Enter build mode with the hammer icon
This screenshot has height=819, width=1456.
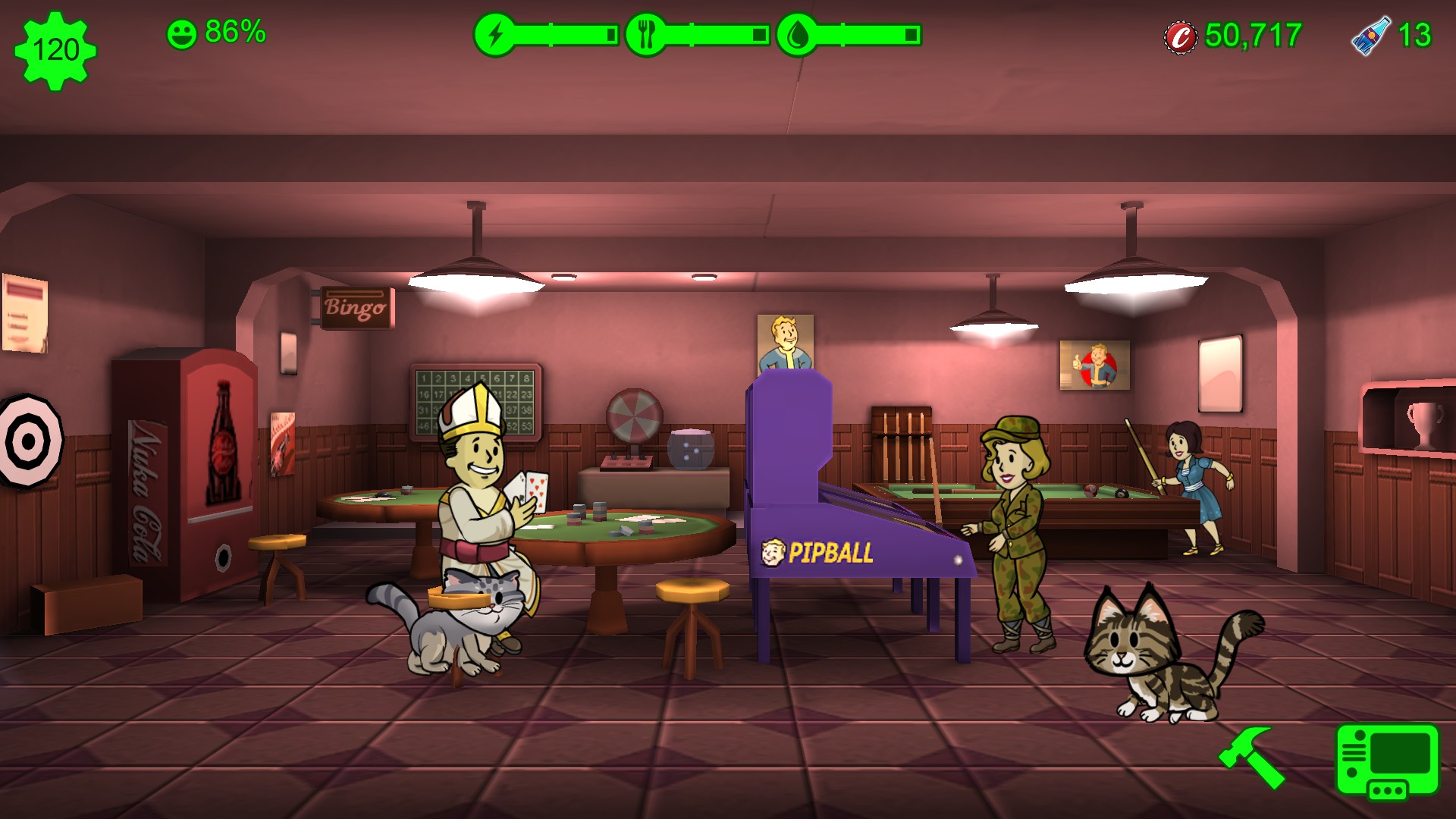(x=1252, y=755)
